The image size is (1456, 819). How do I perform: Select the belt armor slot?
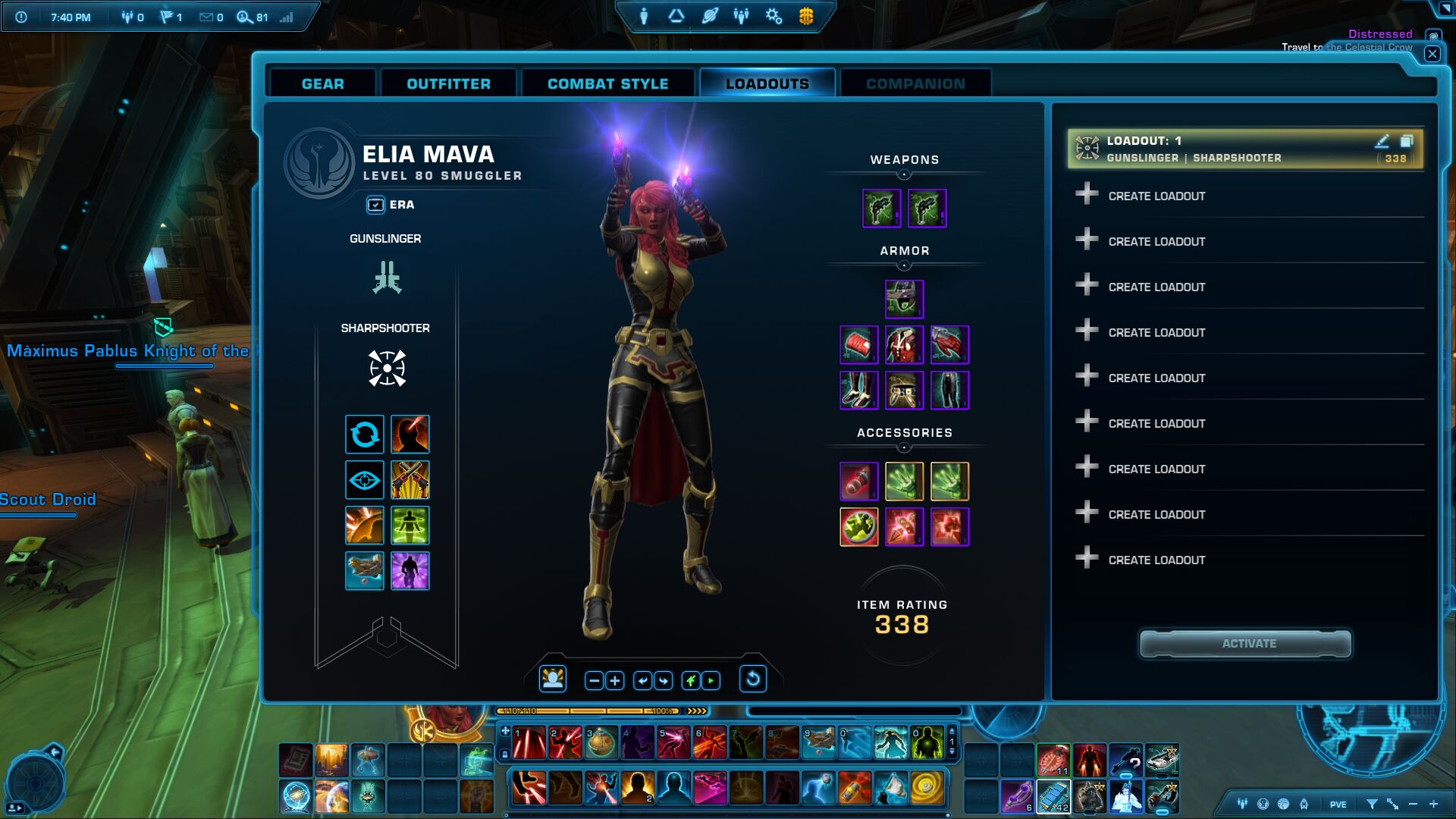(x=904, y=391)
